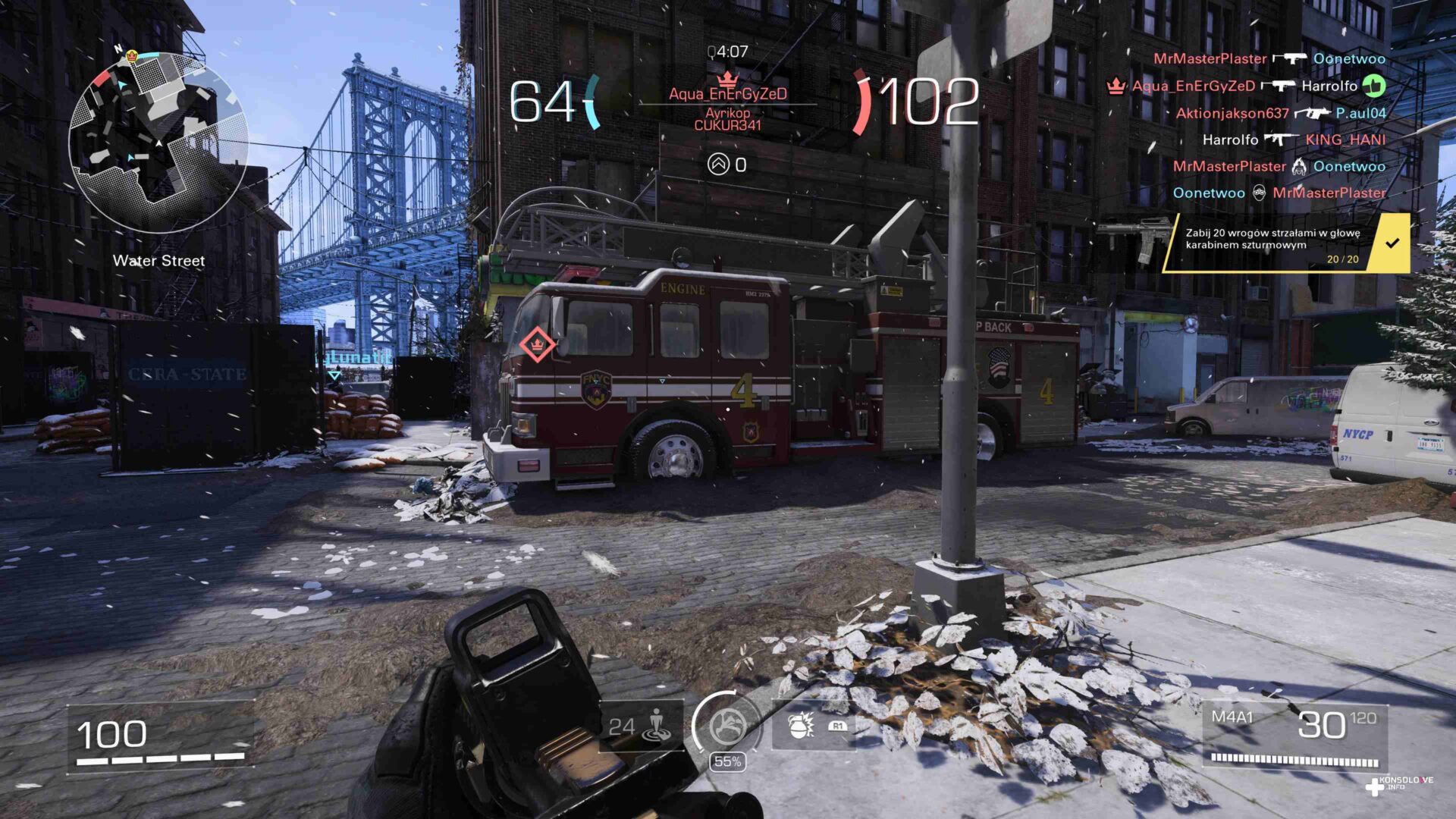This screenshot has height=819, width=1456.
Task: Select the ability icon showing 24 cooldown
Action: (641, 727)
